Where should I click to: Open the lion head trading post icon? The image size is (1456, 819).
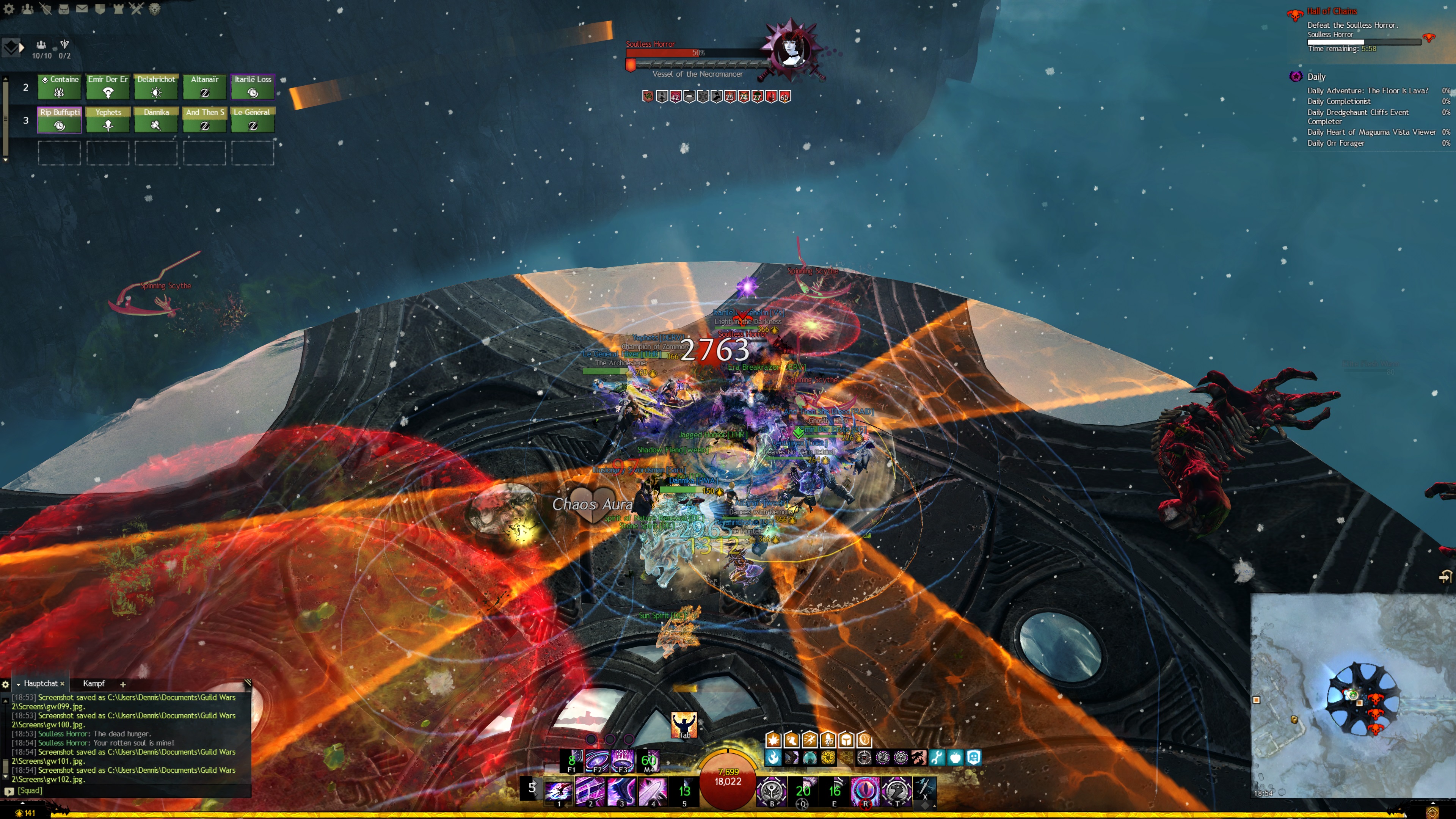(x=154, y=8)
